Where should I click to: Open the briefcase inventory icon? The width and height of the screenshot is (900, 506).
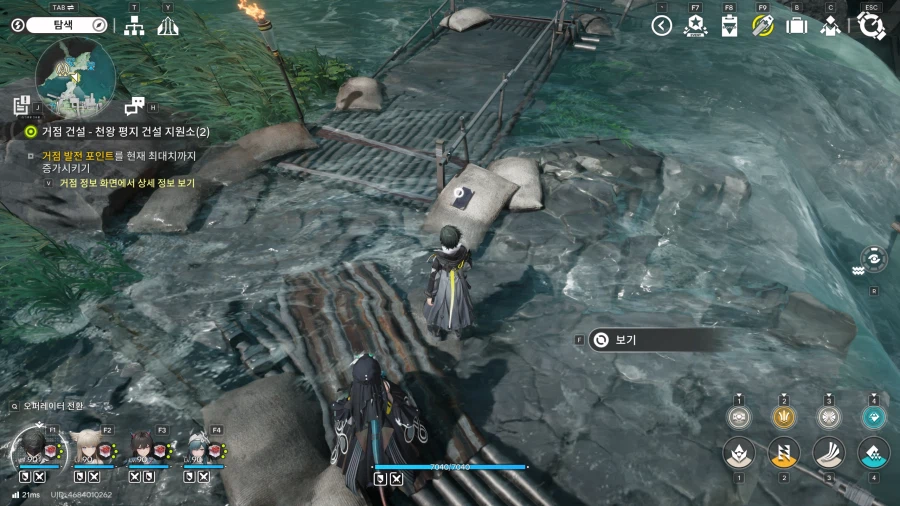(797, 26)
